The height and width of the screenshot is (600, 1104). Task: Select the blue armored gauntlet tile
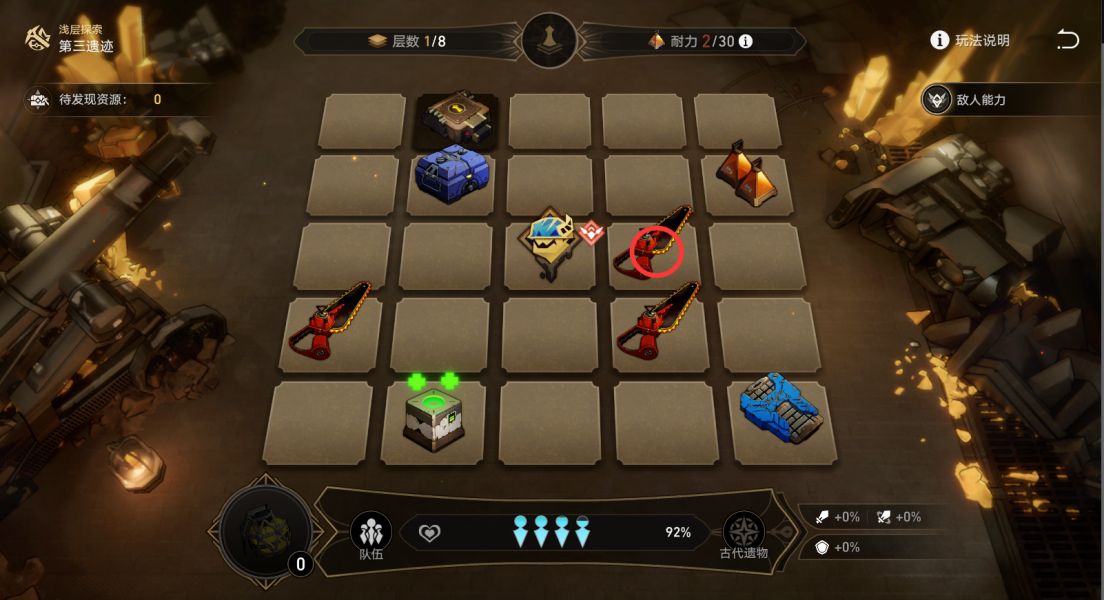[782, 410]
